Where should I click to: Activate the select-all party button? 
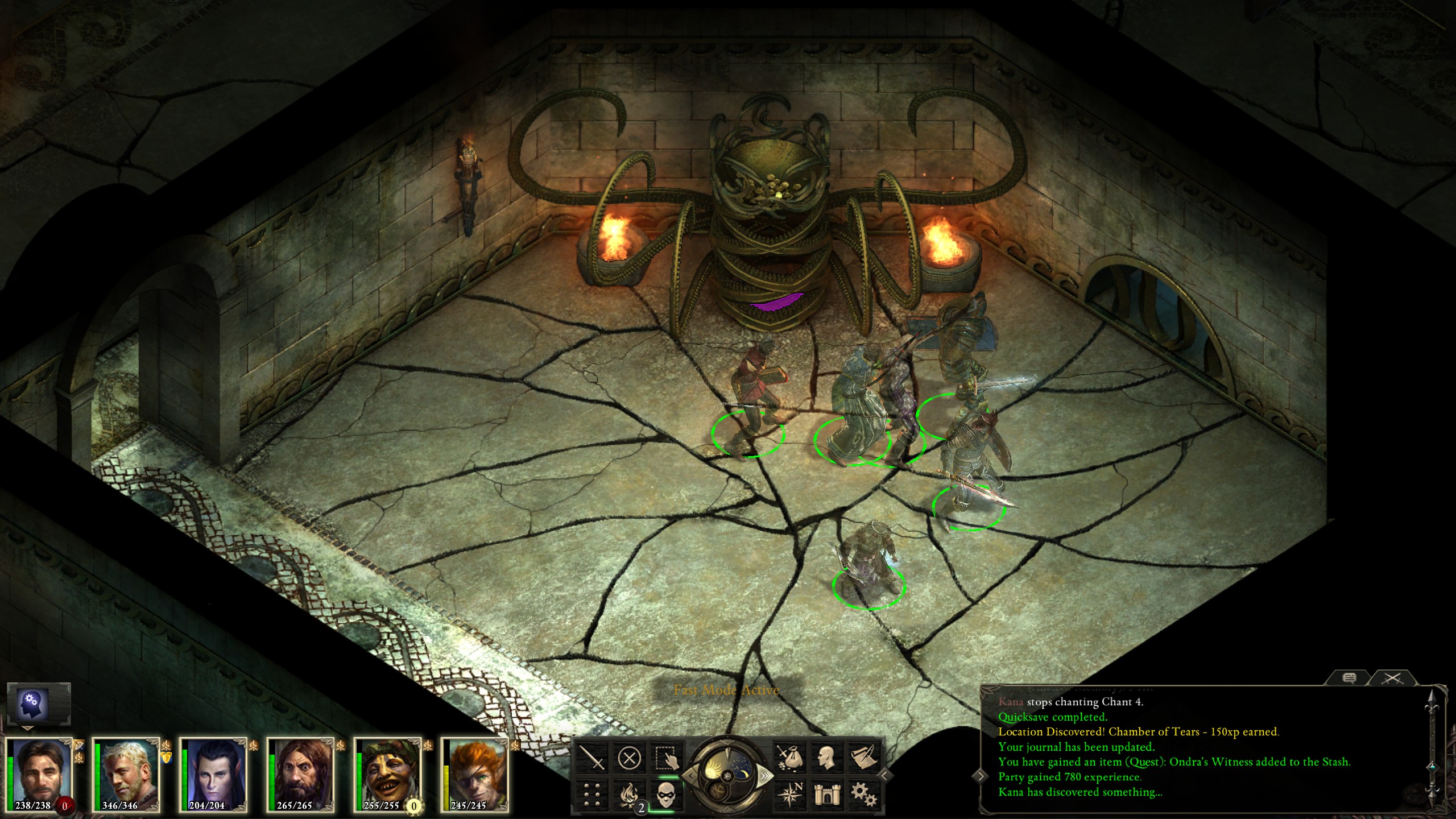tap(666, 759)
